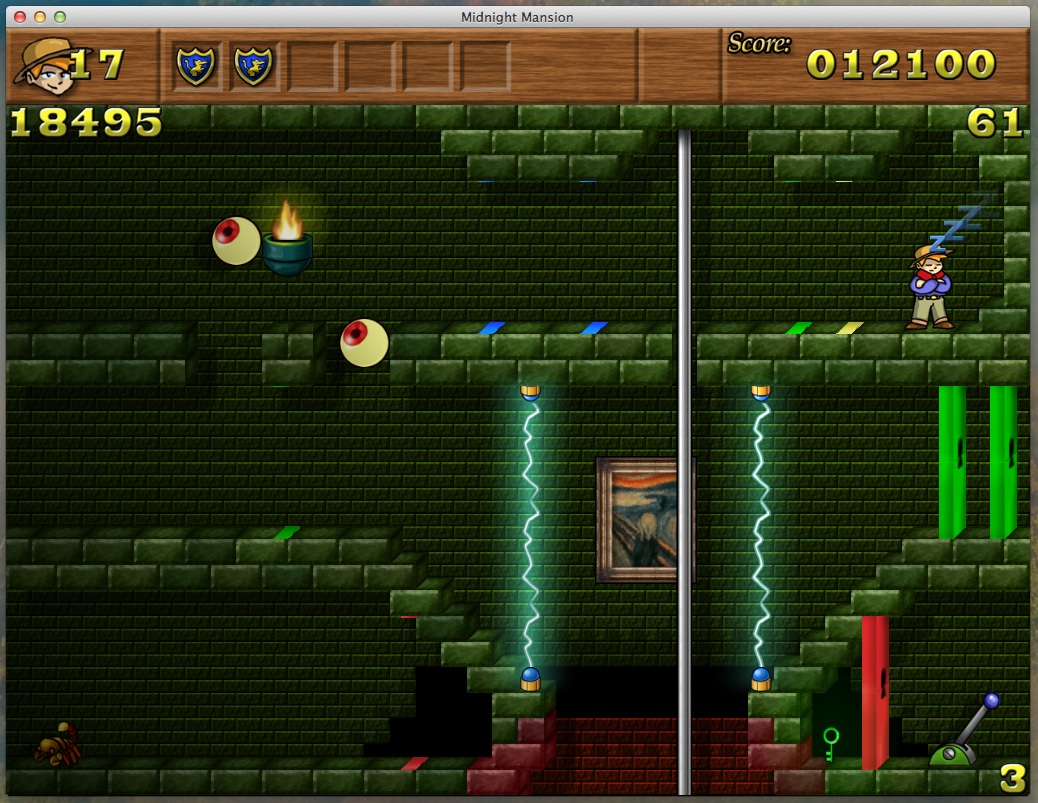Click the explorer portrait lives icon

tap(42, 64)
